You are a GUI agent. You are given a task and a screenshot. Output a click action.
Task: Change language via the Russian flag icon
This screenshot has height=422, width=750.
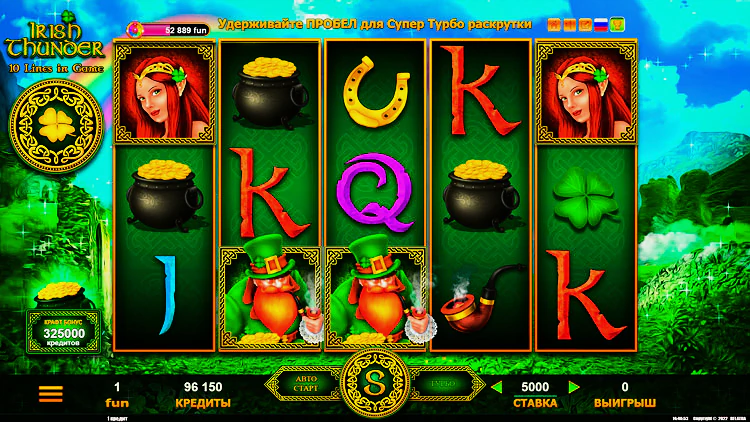tap(601, 23)
